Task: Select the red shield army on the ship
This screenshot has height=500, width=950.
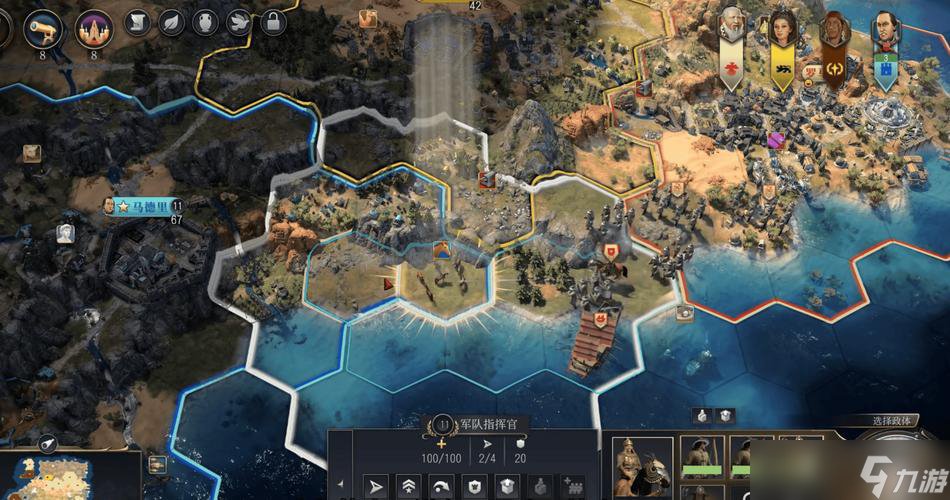Action: [x=599, y=319]
